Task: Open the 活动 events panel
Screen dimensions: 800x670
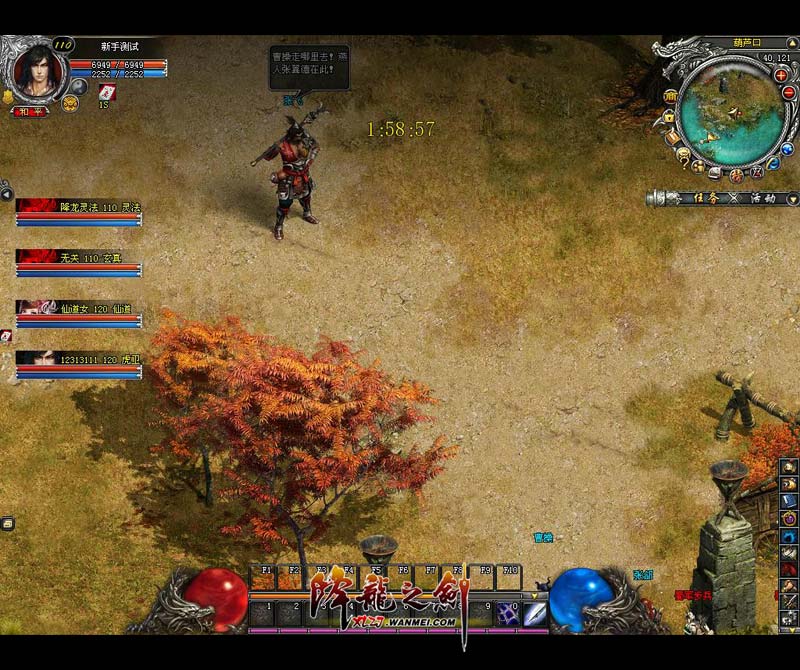Action: tap(762, 198)
